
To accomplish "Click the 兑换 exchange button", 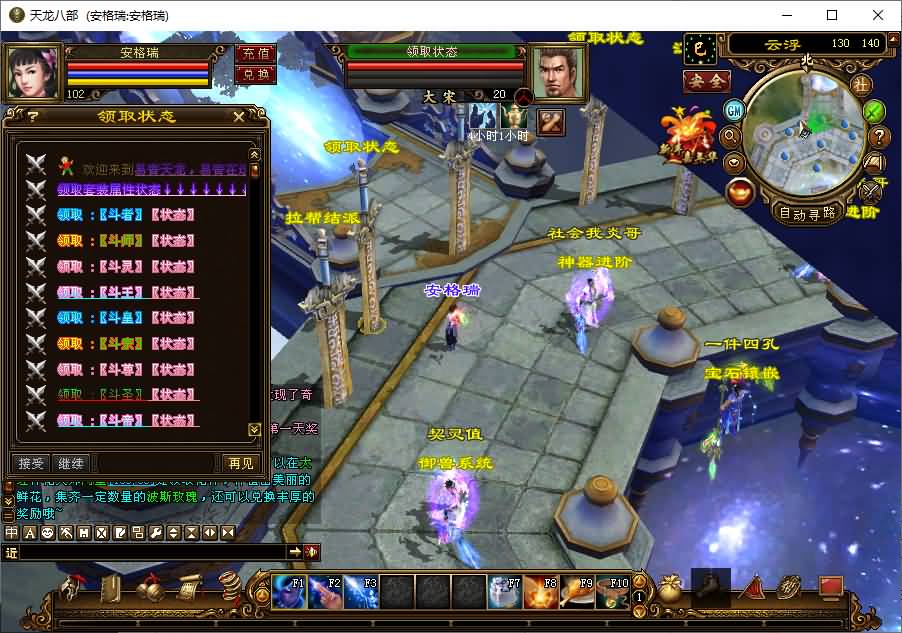I will (x=255, y=74).
